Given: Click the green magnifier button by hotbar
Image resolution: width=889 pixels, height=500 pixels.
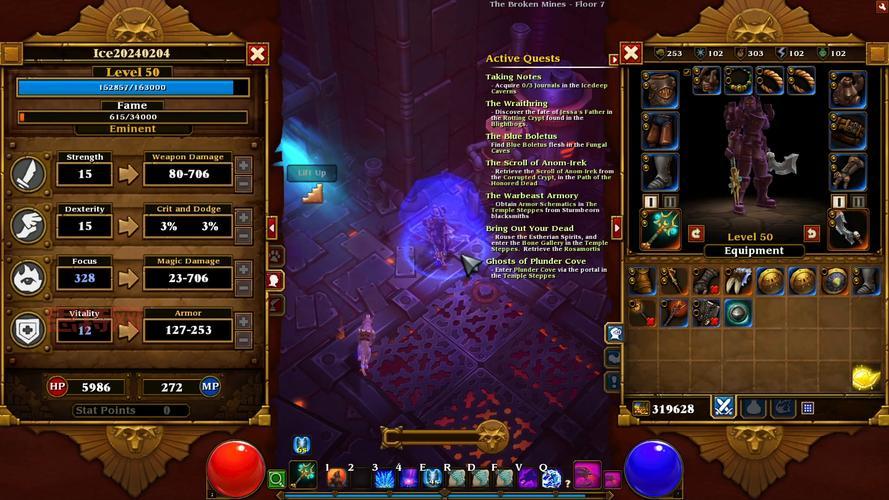Looking at the screenshot, I should click(276, 479).
